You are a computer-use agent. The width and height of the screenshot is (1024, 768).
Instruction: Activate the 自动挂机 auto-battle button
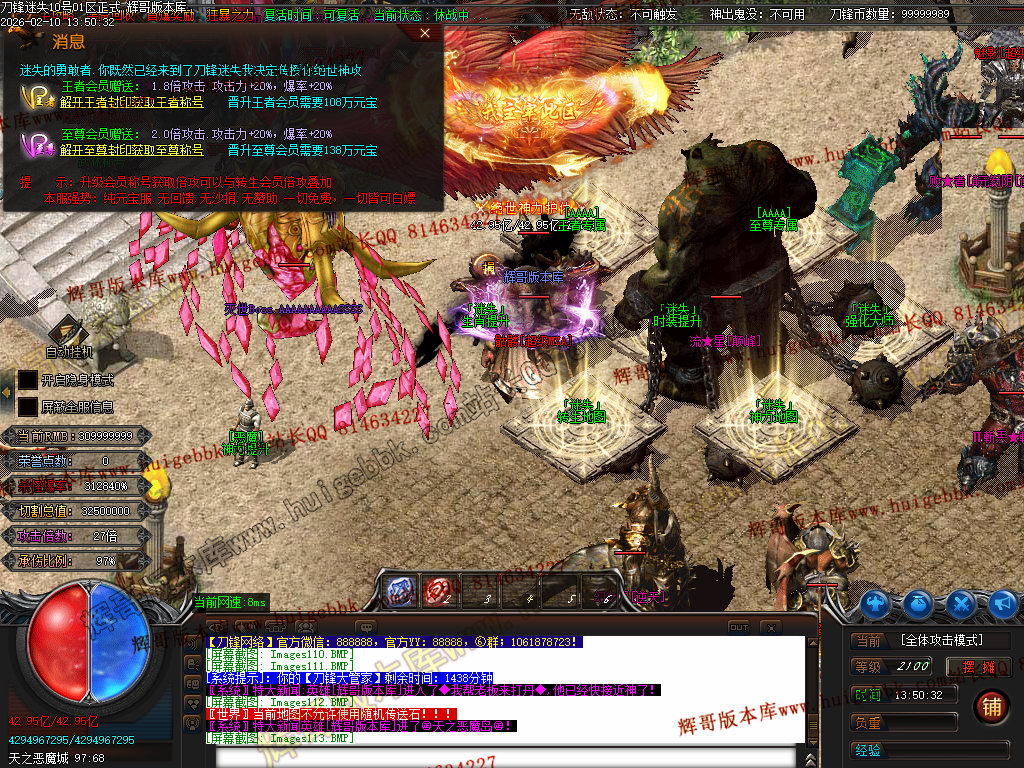(69, 337)
